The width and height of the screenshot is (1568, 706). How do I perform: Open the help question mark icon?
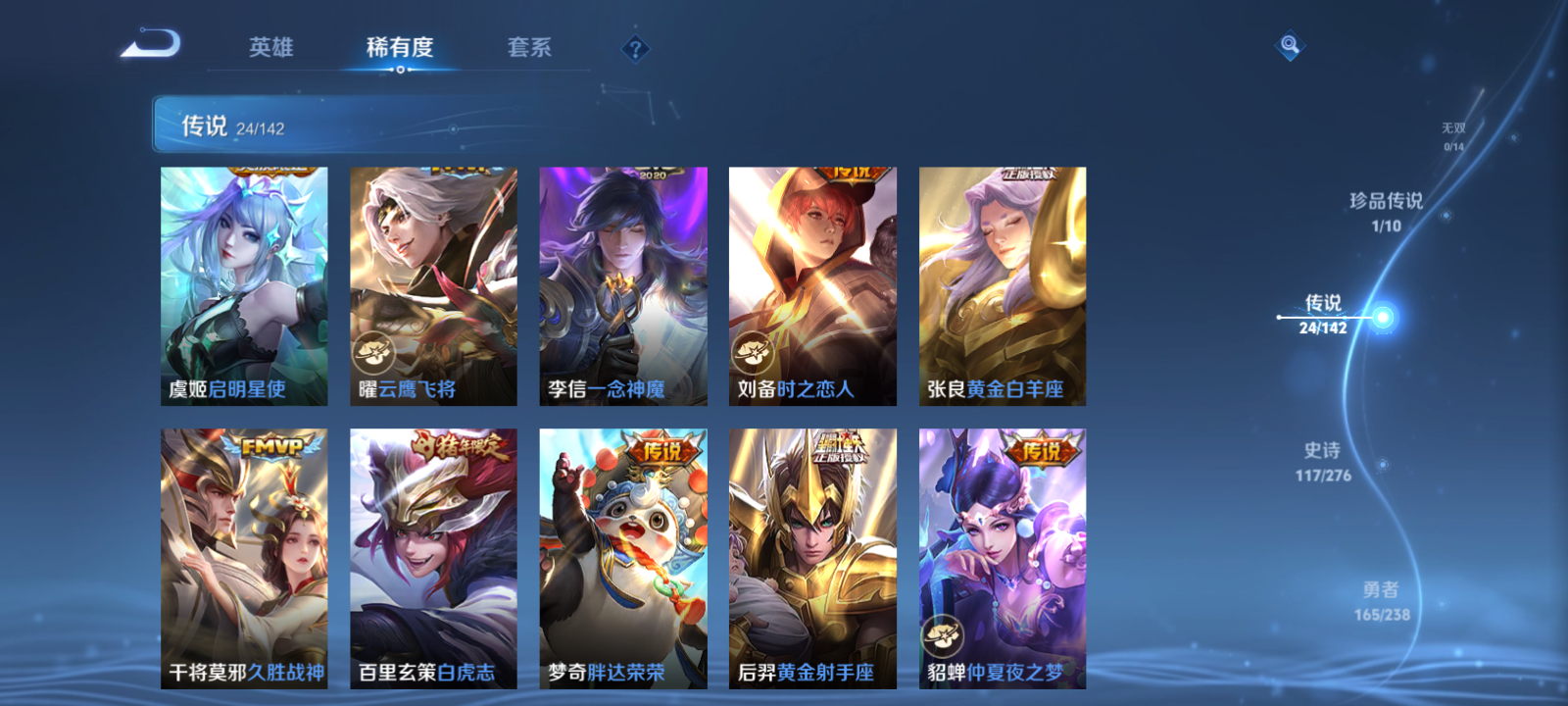pyautogui.click(x=635, y=48)
